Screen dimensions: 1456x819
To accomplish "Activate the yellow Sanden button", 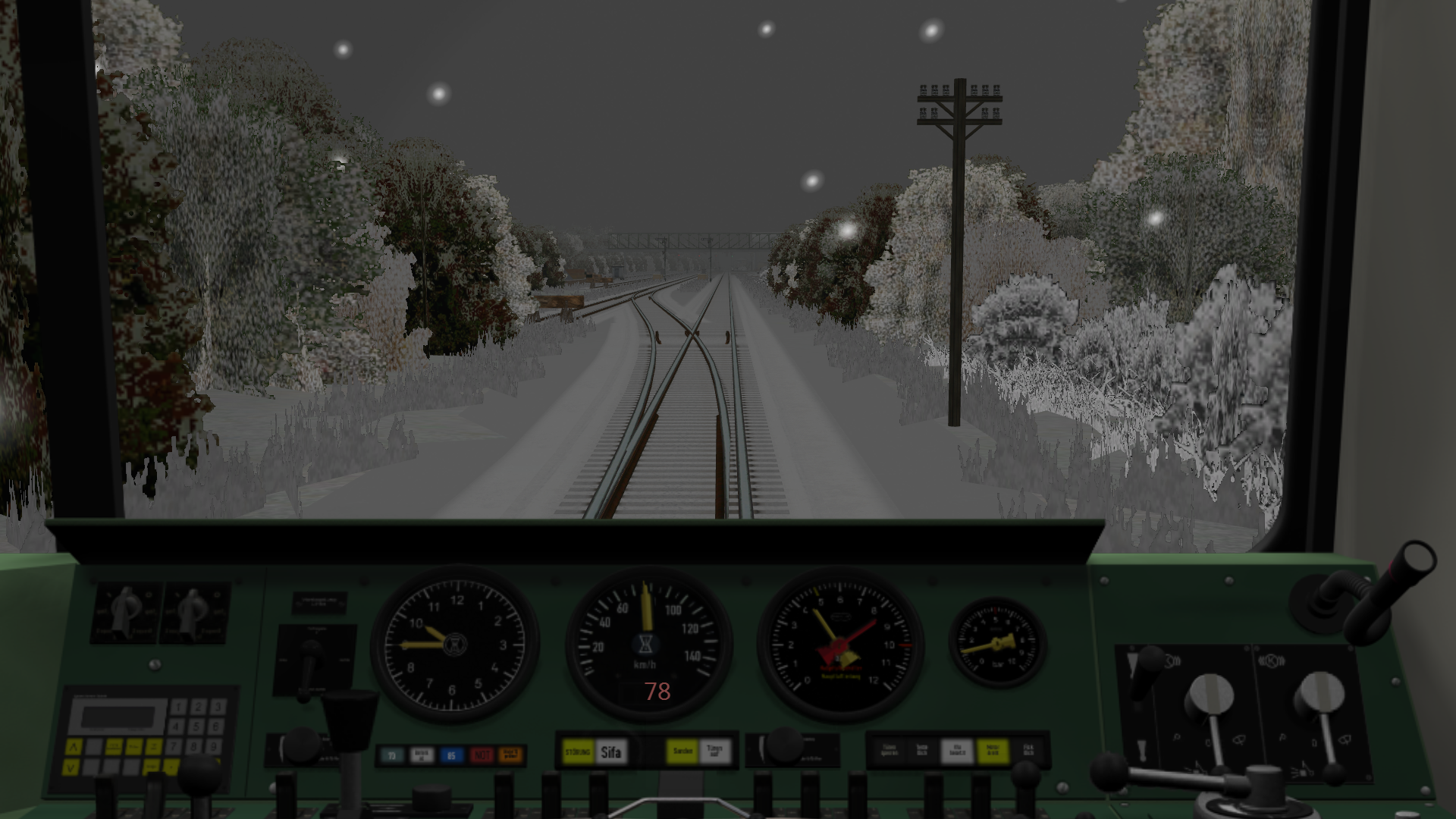I will click(x=682, y=752).
